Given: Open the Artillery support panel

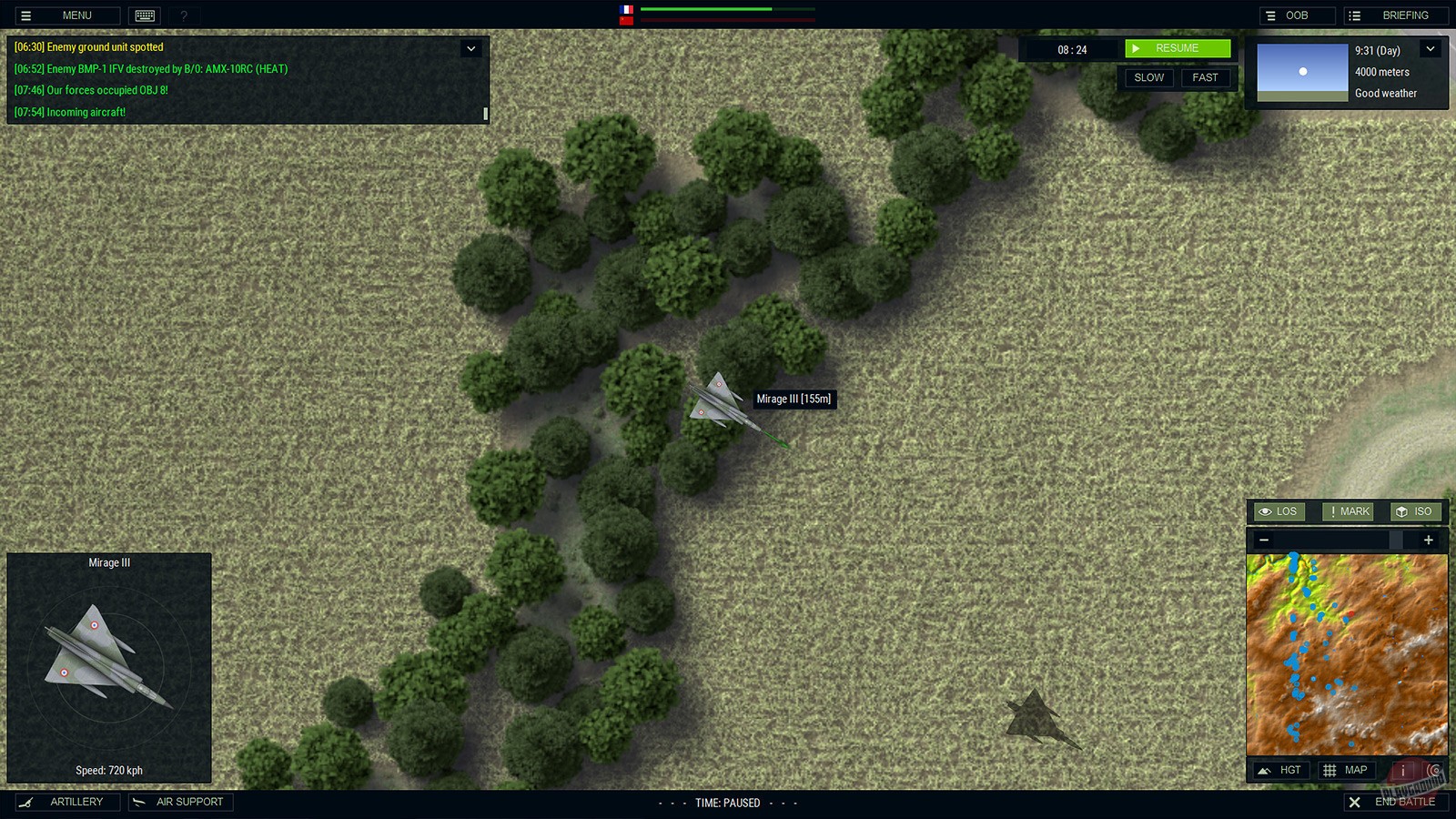Looking at the screenshot, I should 68,802.
